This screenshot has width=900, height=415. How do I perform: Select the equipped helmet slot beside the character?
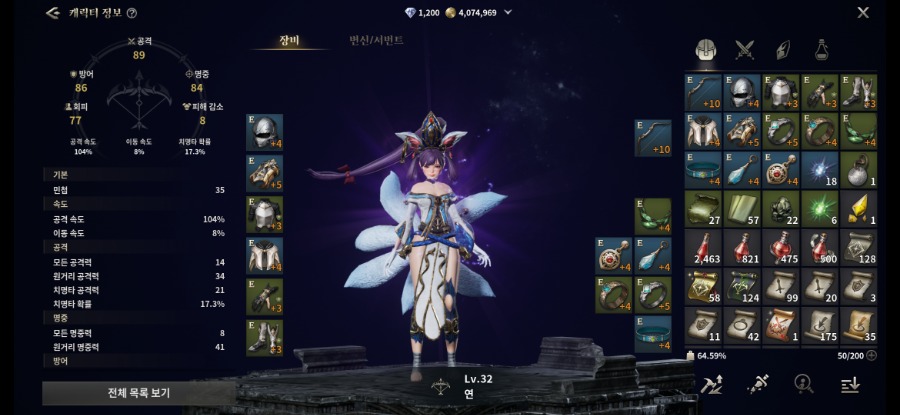[264, 132]
